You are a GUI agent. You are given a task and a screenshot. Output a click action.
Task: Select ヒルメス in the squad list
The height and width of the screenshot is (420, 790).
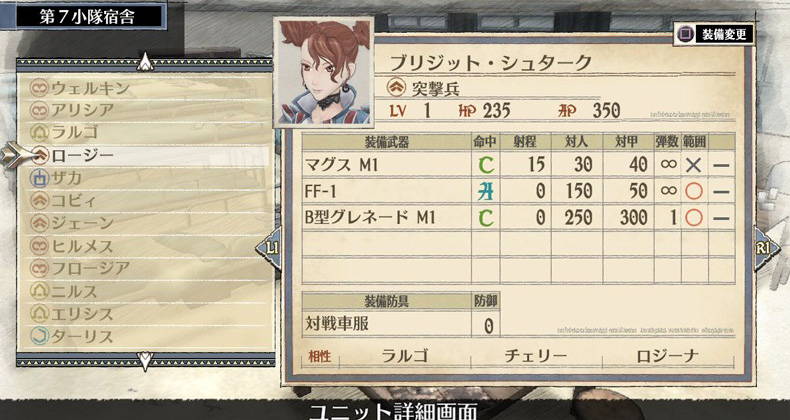point(84,245)
